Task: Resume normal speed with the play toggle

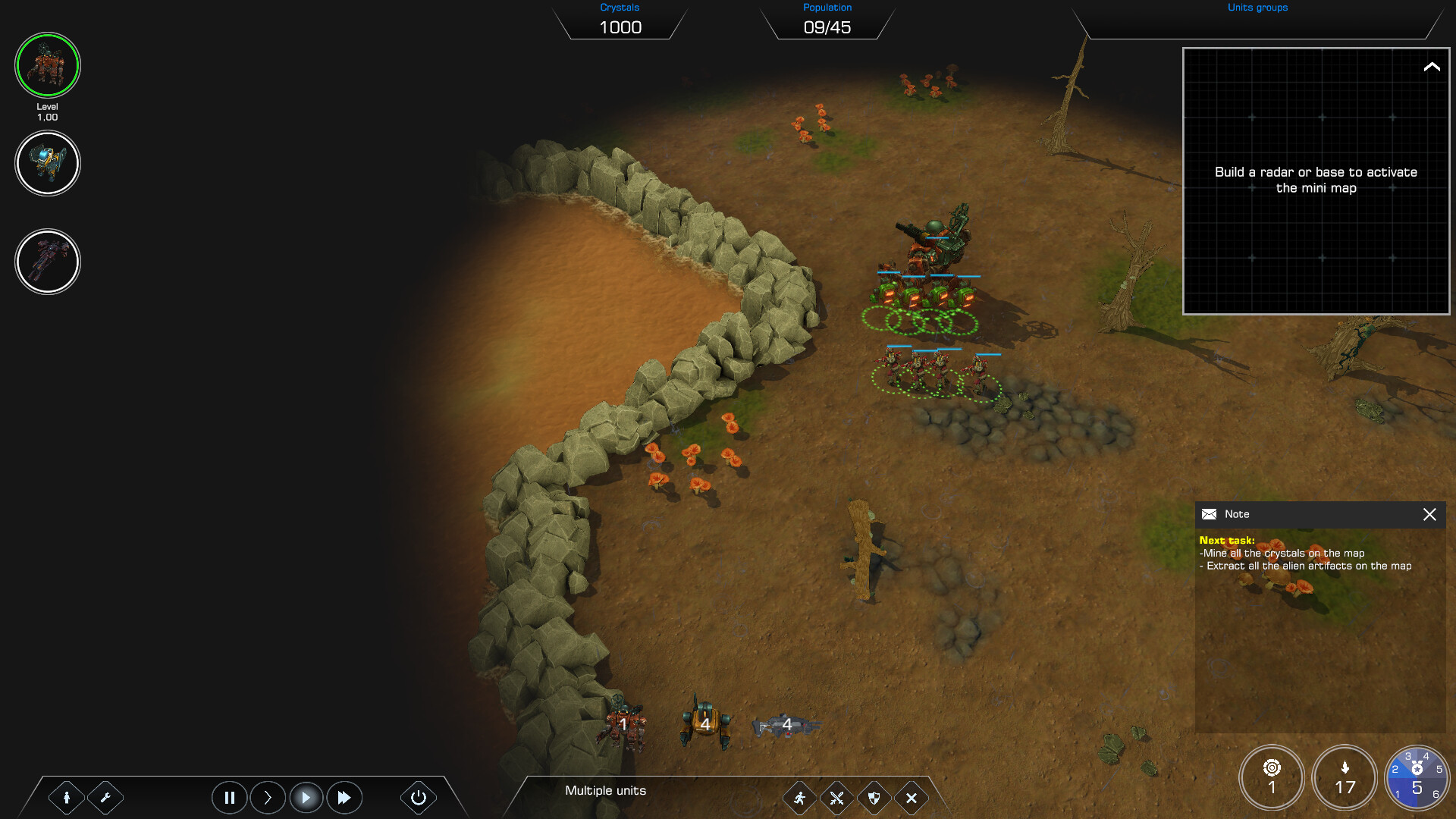Action: pos(306,797)
